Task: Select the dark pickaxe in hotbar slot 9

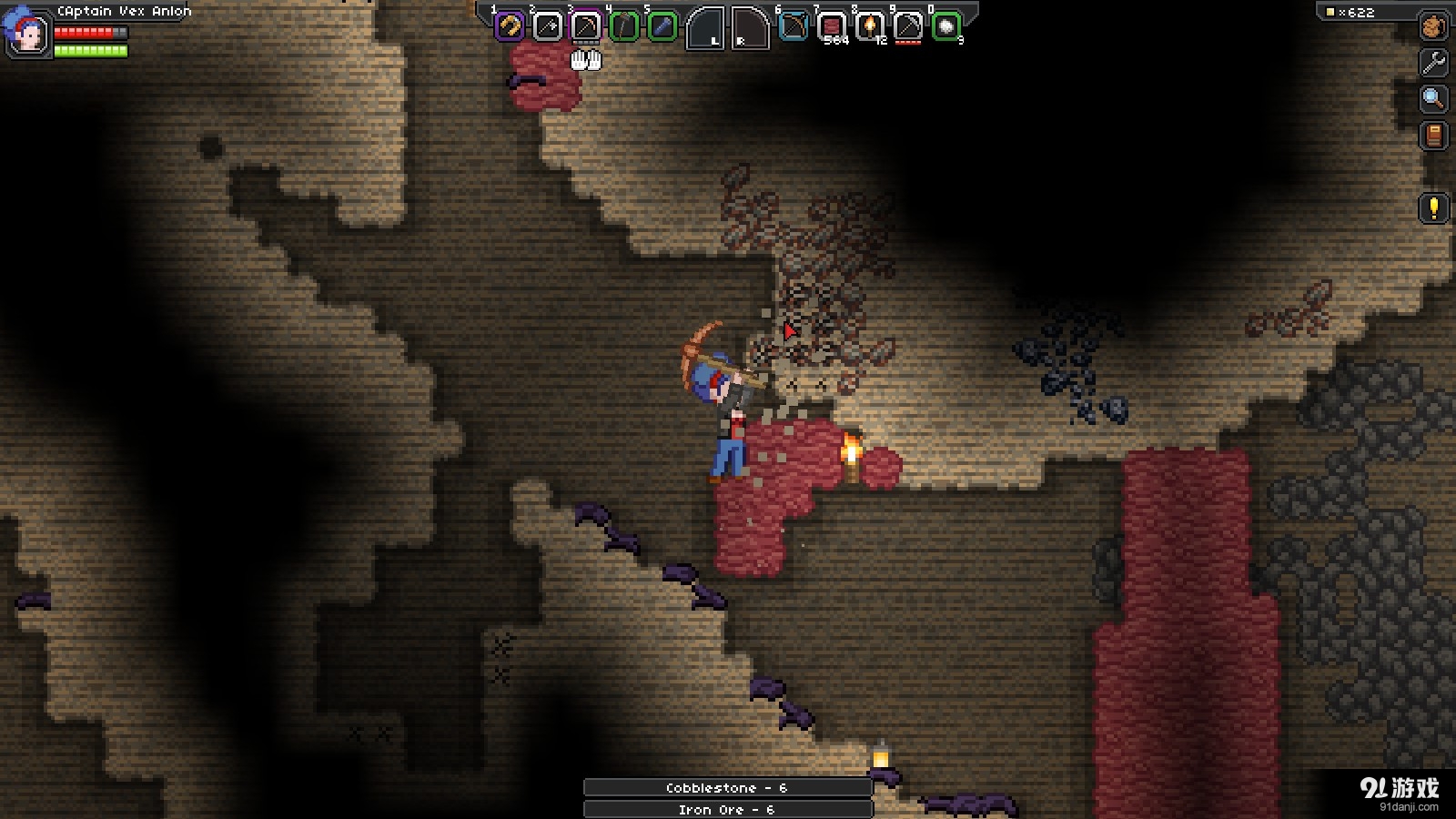Action: (908, 27)
